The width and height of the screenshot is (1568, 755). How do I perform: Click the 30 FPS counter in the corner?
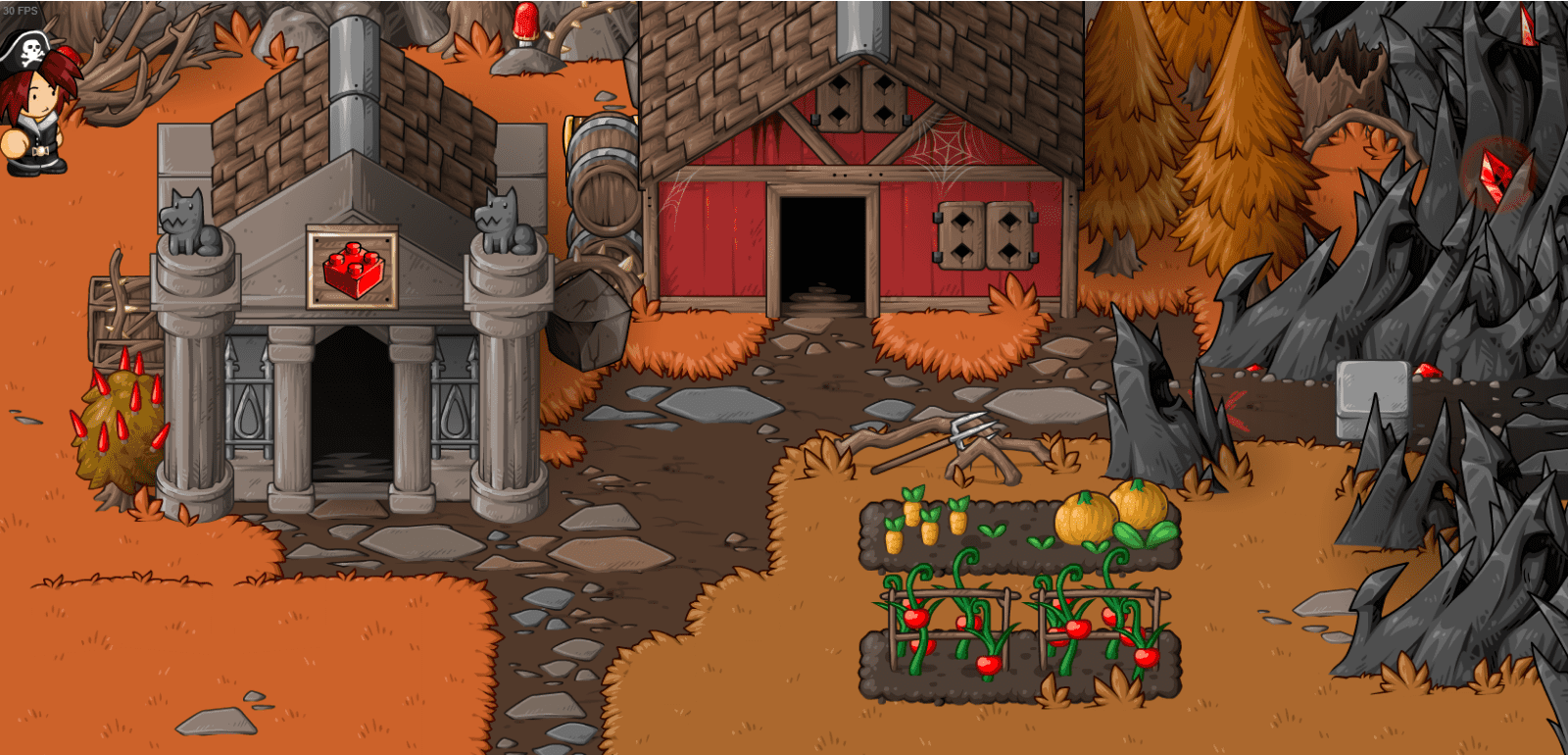(x=22, y=8)
